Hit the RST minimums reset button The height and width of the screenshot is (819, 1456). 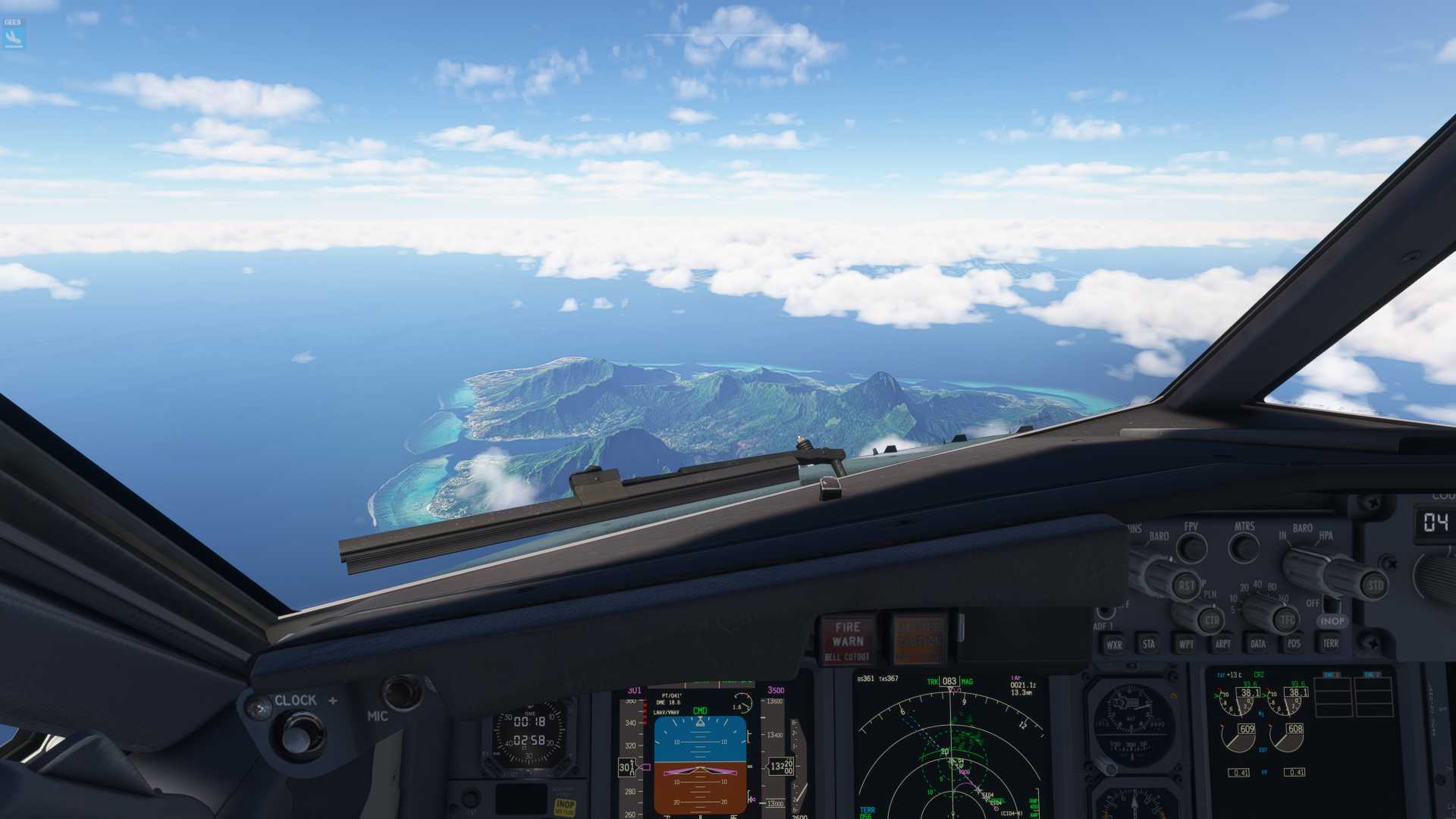coord(1186,585)
